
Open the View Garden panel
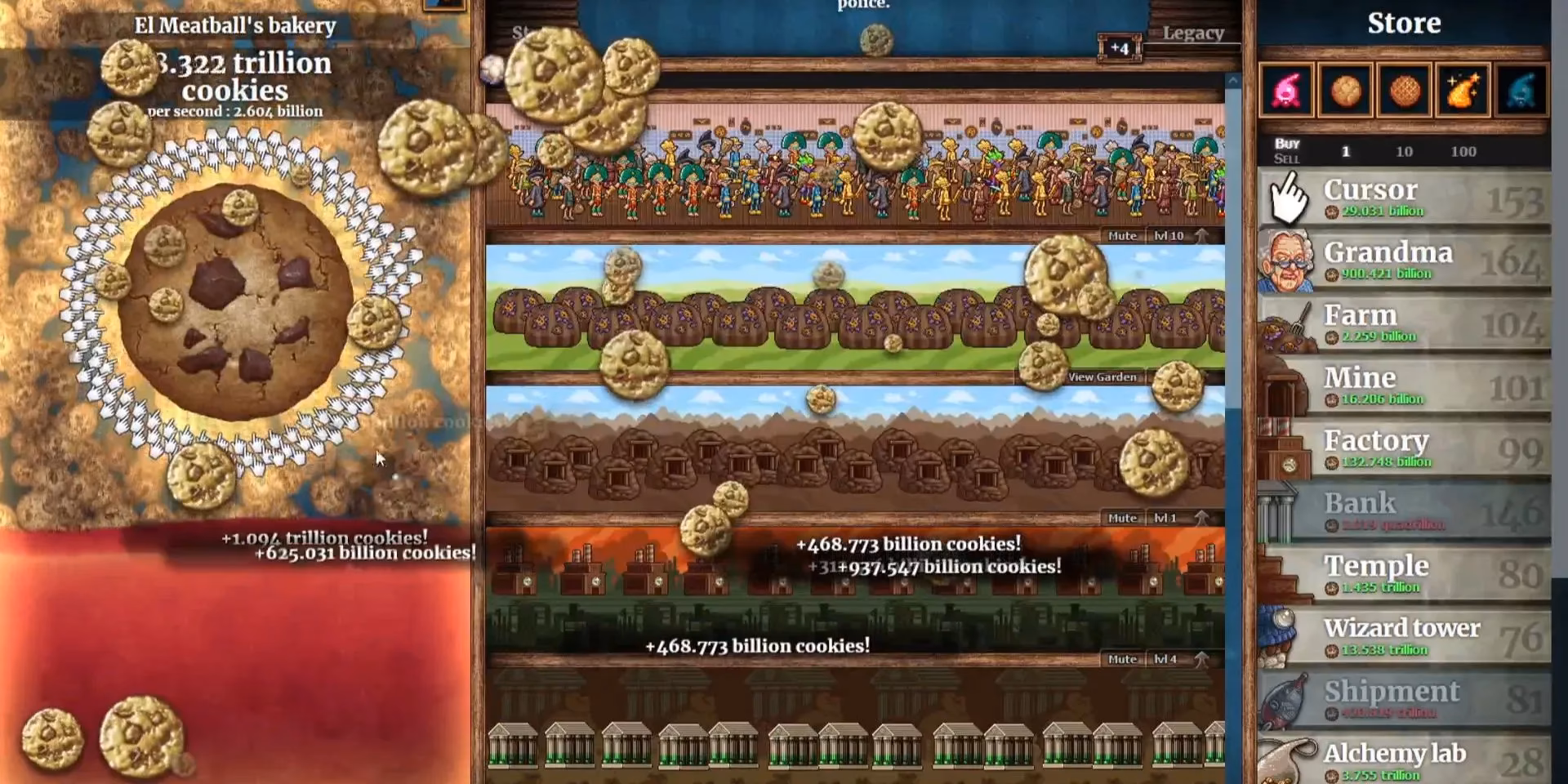(x=1102, y=376)
